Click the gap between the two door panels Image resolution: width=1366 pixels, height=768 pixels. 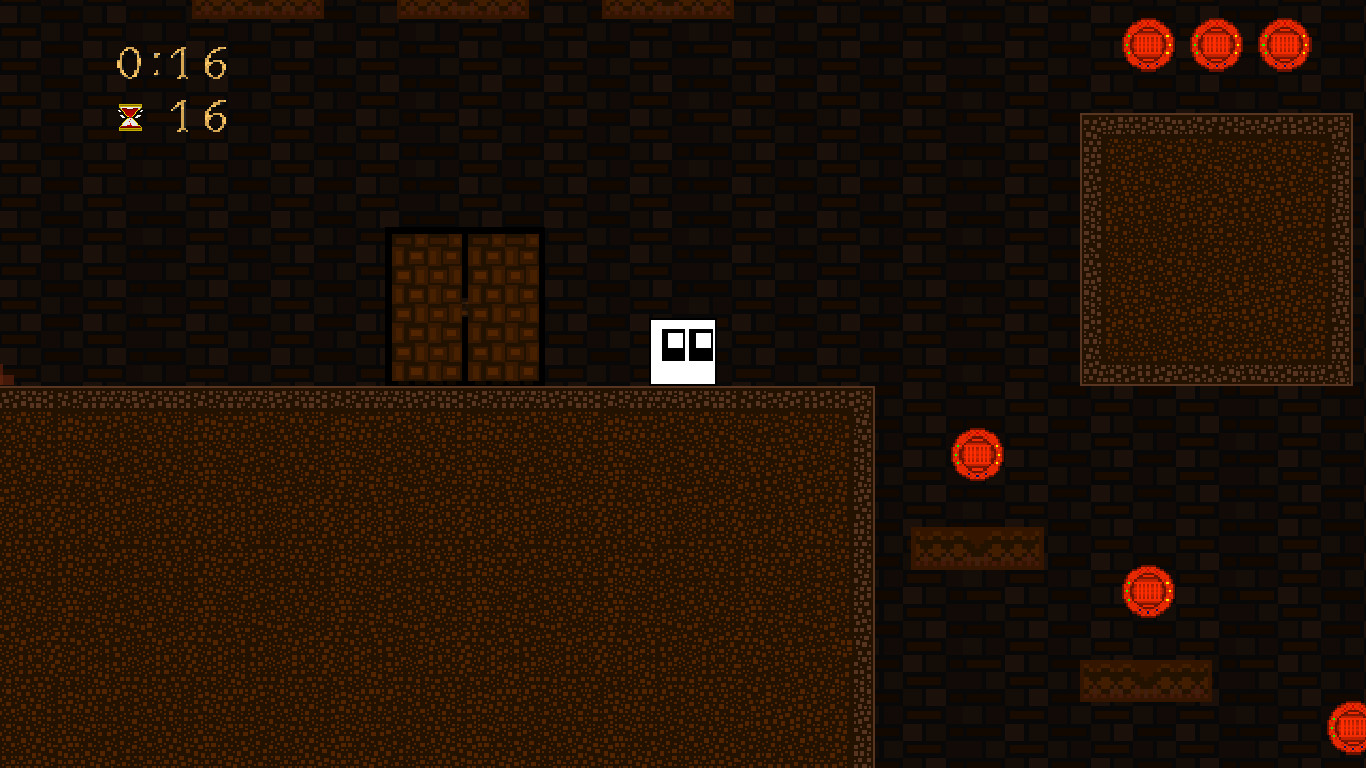pyautogui.click(x=464, y=300)
